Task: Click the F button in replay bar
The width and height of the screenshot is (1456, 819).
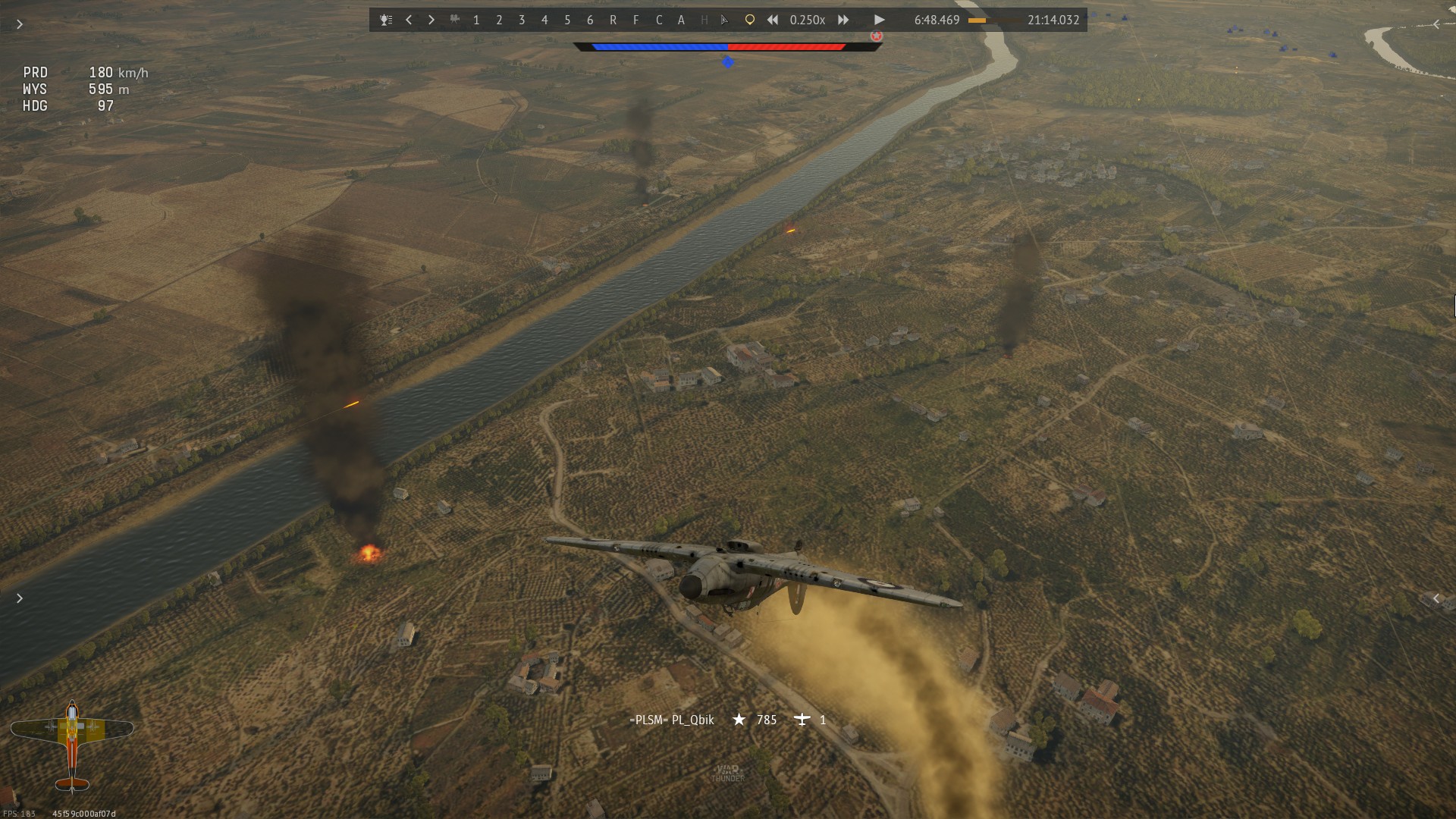Action: click(635, 20)
